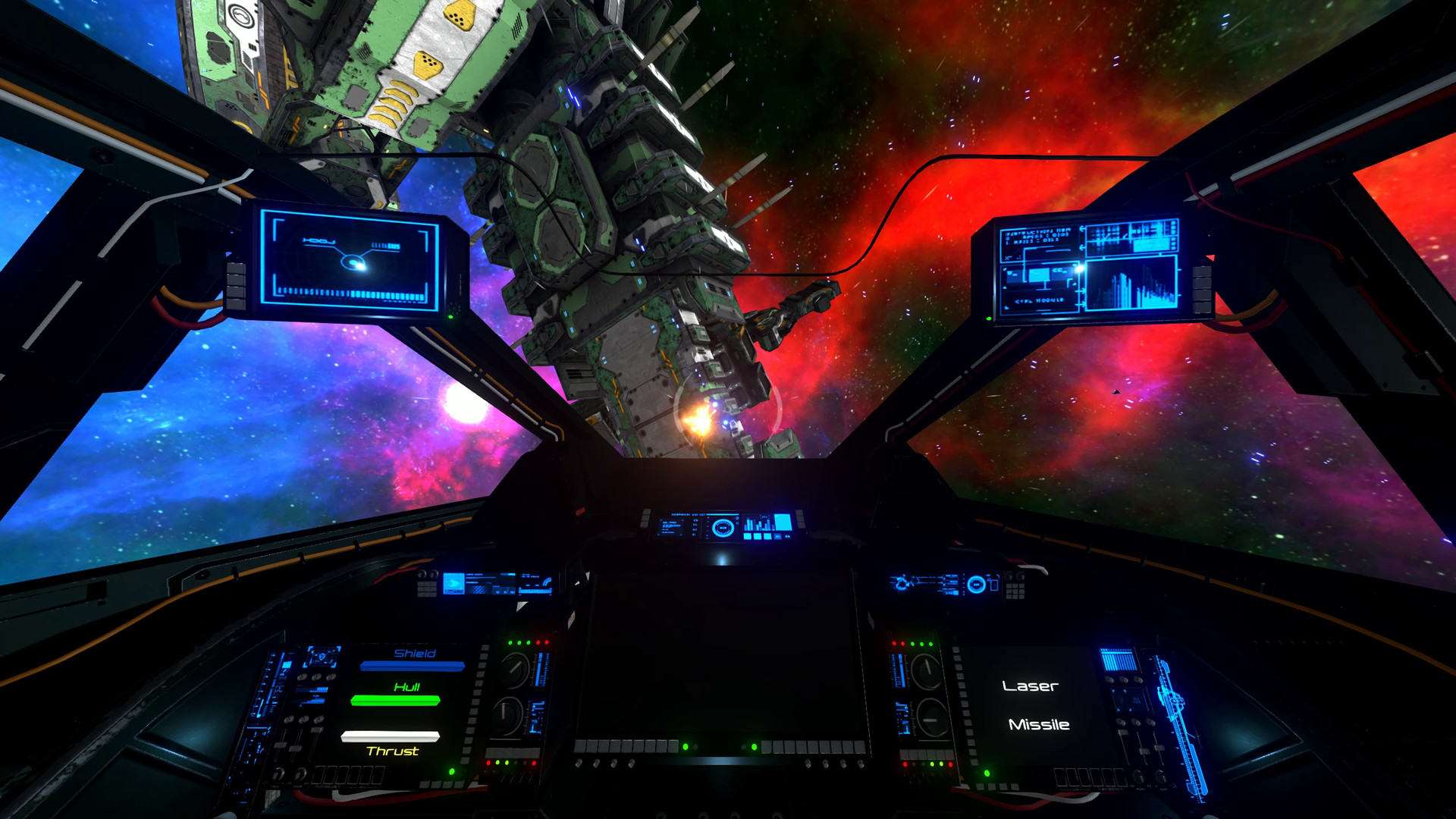1456x819 pixels.
Task: Click the green Hull status bar
Action: tap(394, 701)
